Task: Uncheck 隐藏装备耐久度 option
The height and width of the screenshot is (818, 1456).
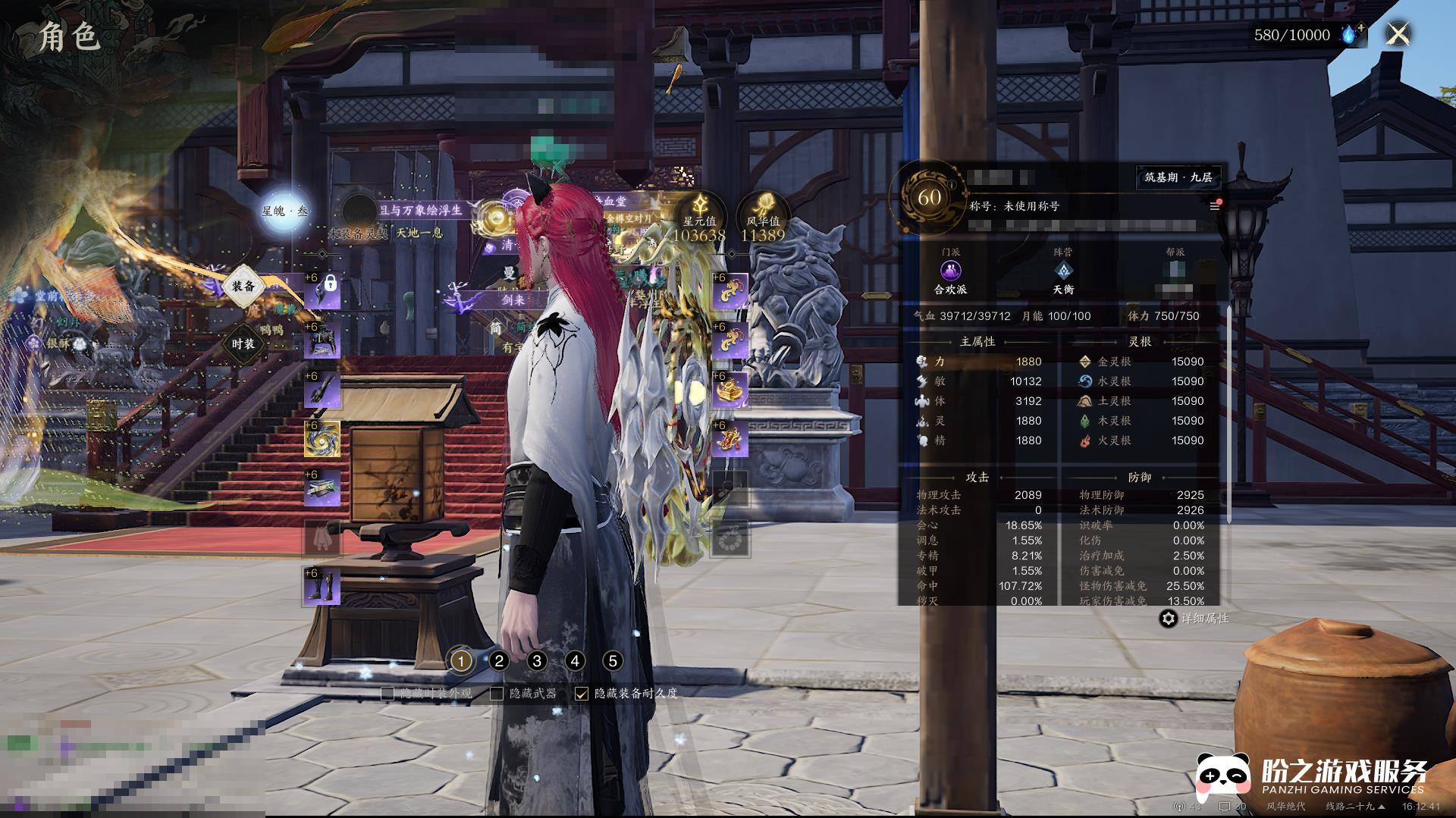Action: point(582,693)
